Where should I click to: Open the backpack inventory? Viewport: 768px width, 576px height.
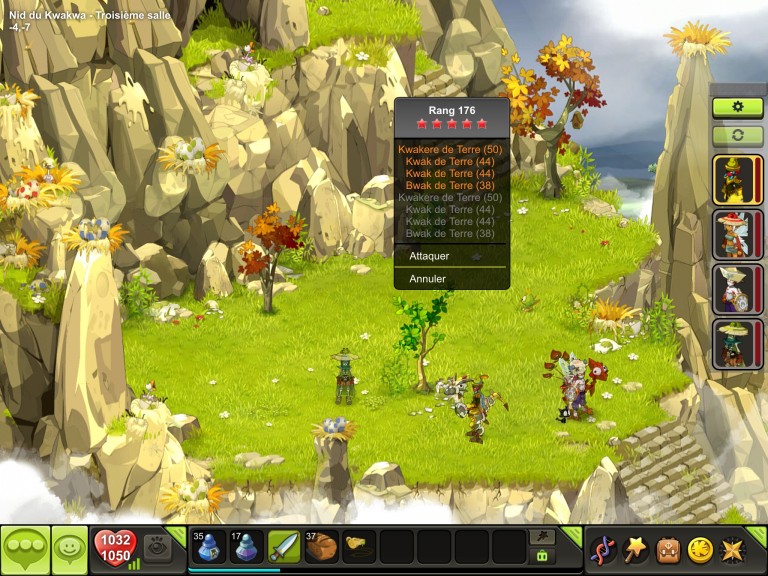[667, 550]
